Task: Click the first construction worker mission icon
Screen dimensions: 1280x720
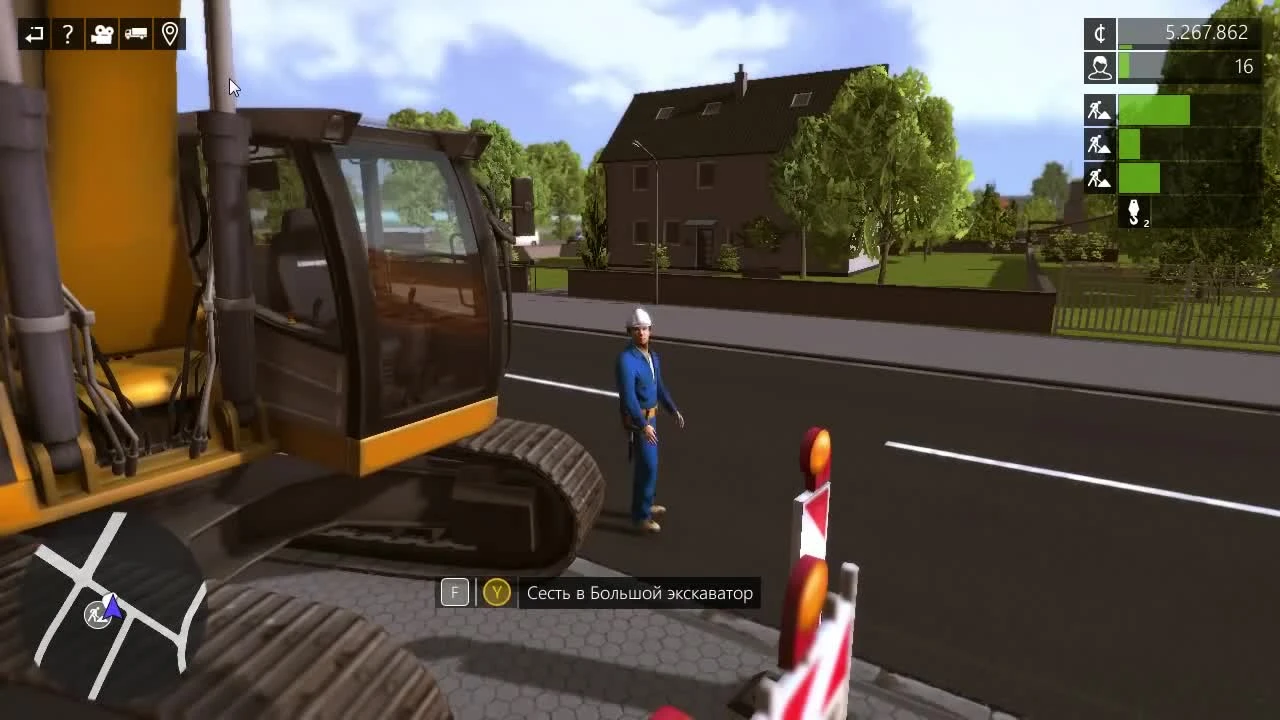Action: (1097, 109)
